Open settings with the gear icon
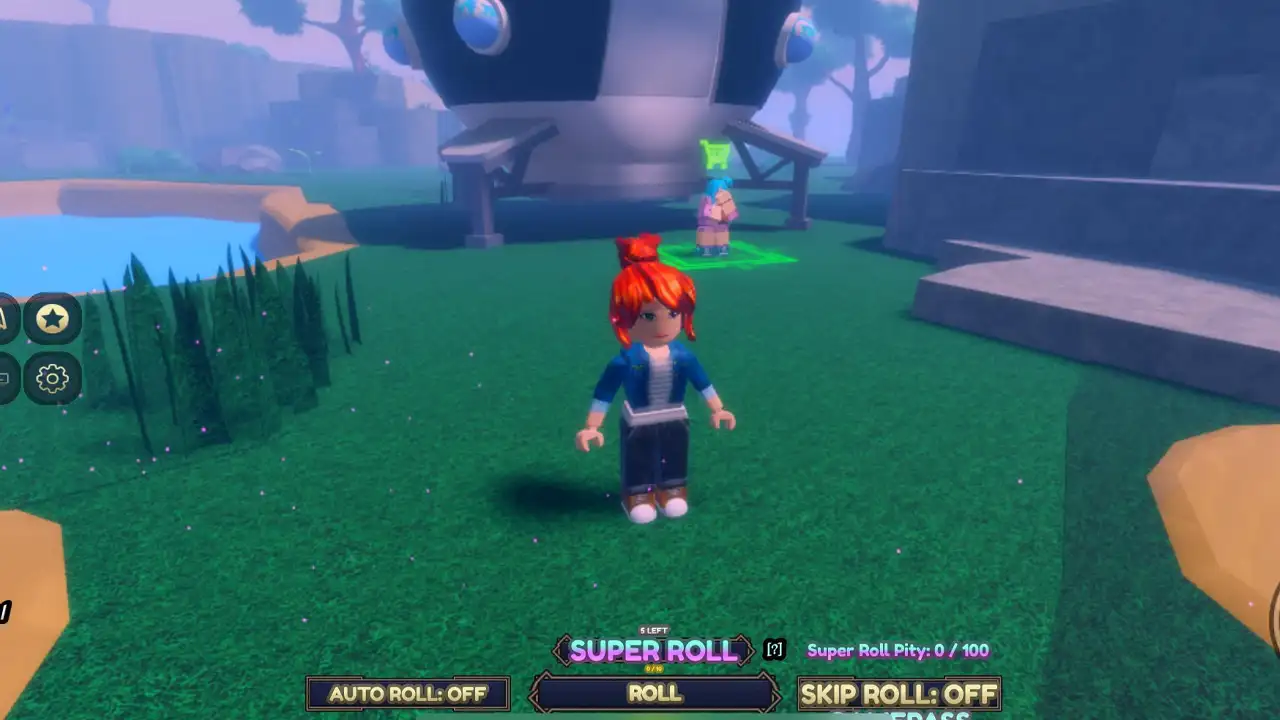The width and height of the screenshot is (1280, 720). [x=52, y=378]
